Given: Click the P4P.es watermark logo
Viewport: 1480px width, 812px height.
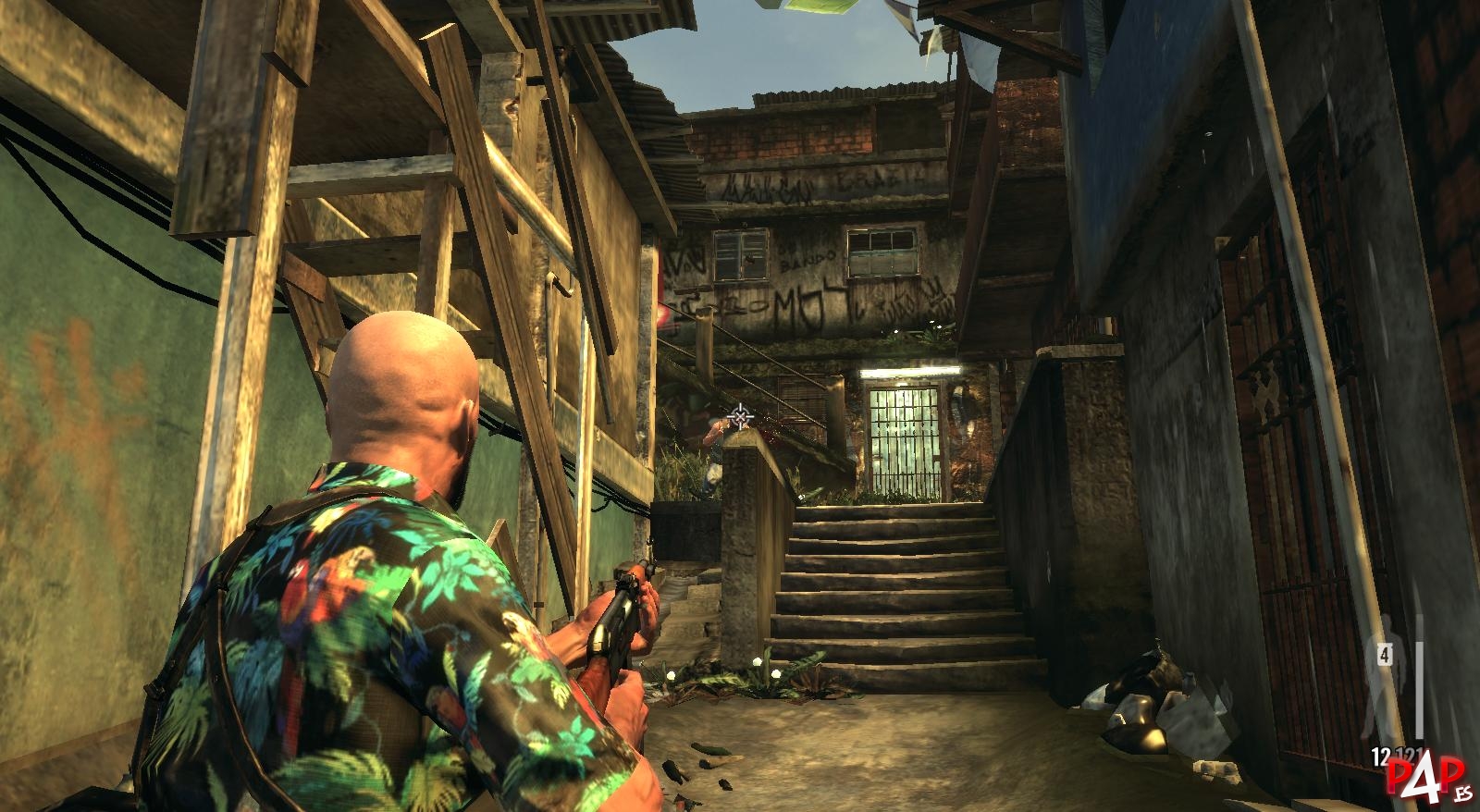Looking at the screenshot, I should click(x=1427, y=777).
